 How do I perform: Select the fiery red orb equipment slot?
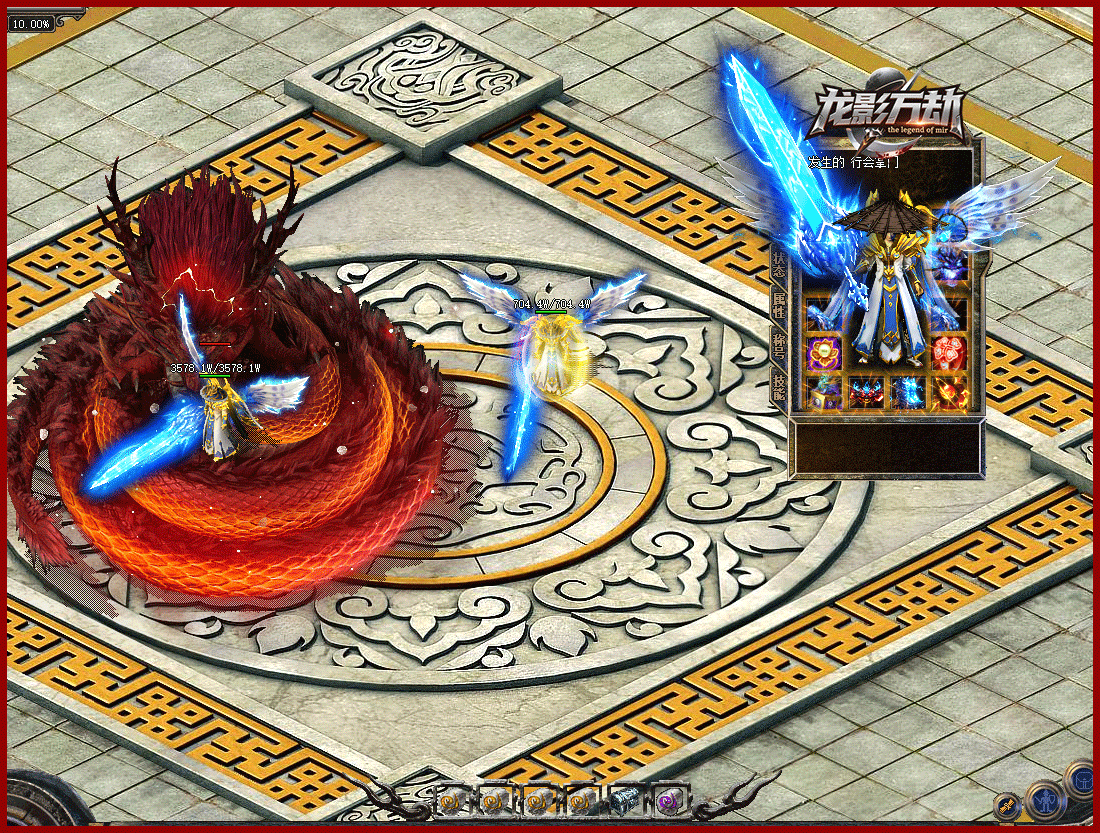click(949, 392)
